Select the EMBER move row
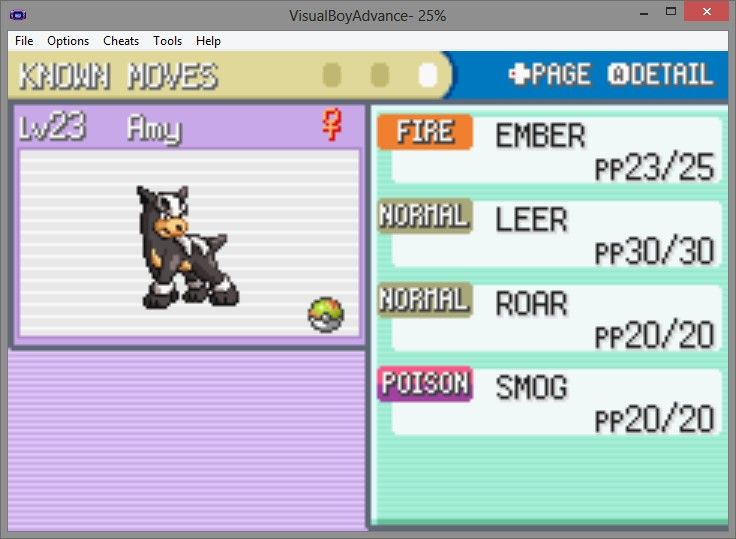 [x=550, y=150]
